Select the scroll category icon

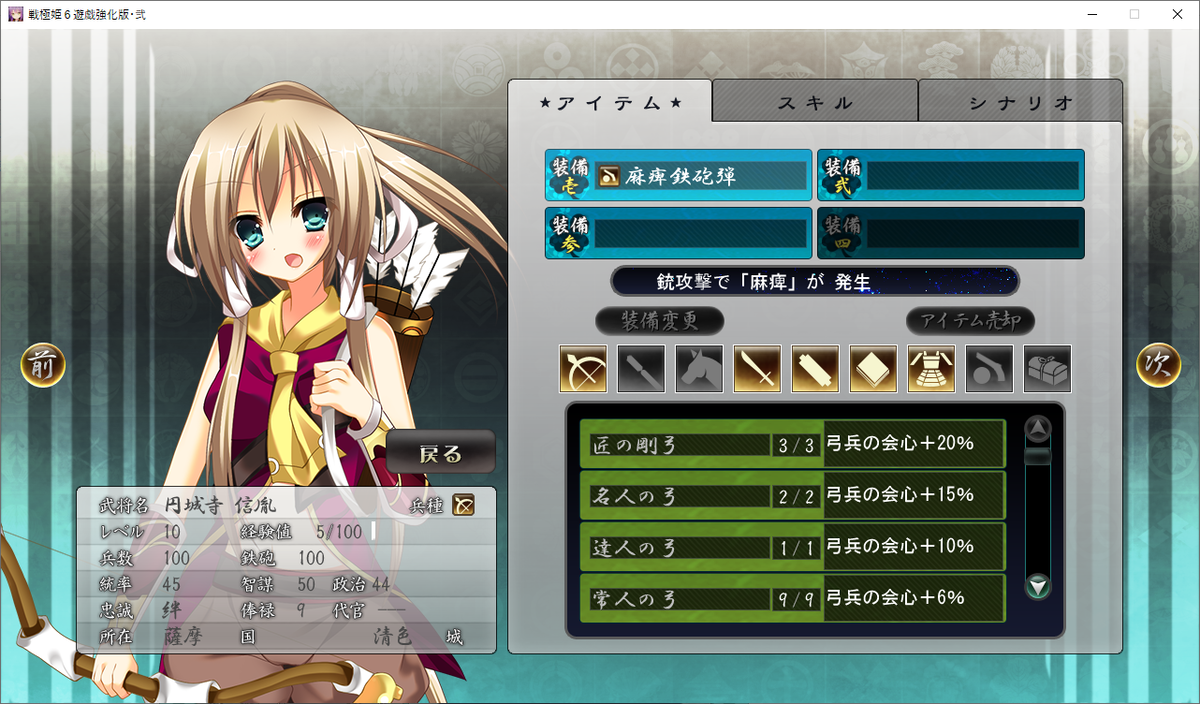coord(815,369)
